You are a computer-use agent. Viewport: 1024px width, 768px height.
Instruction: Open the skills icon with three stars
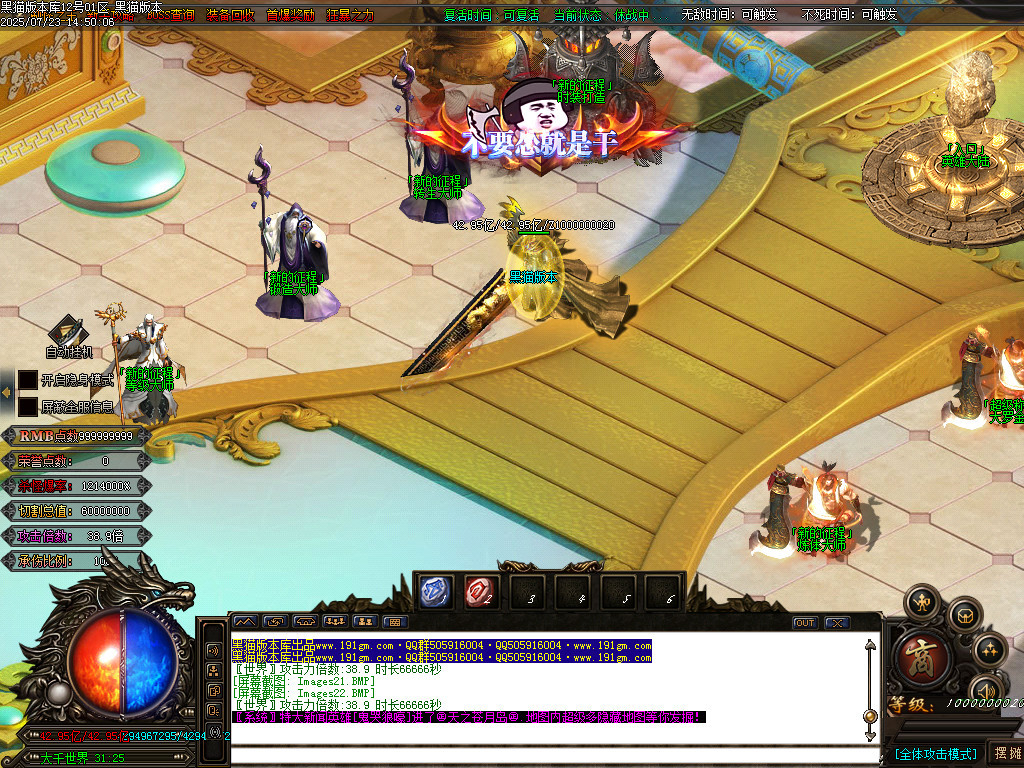point(989,651)
